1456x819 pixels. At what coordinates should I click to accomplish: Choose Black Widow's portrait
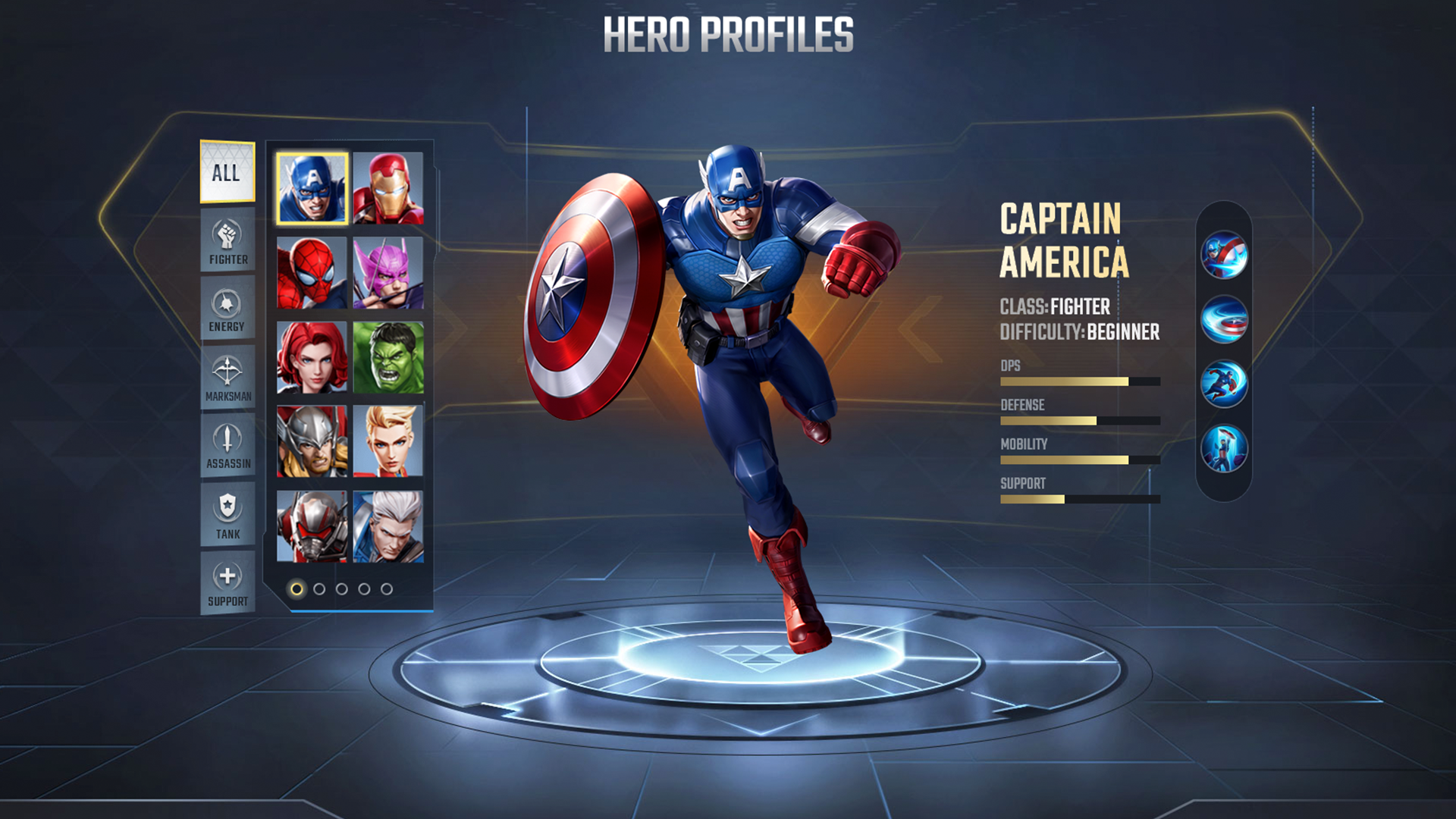point(312,357)
